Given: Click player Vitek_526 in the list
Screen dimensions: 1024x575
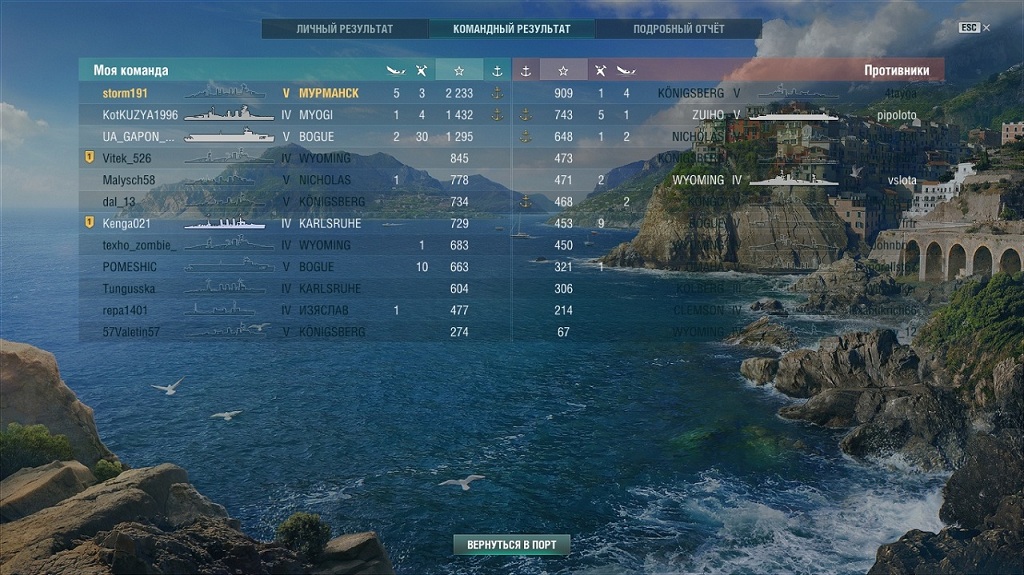Looking at the screenshot, I should [x=127, y=158].
